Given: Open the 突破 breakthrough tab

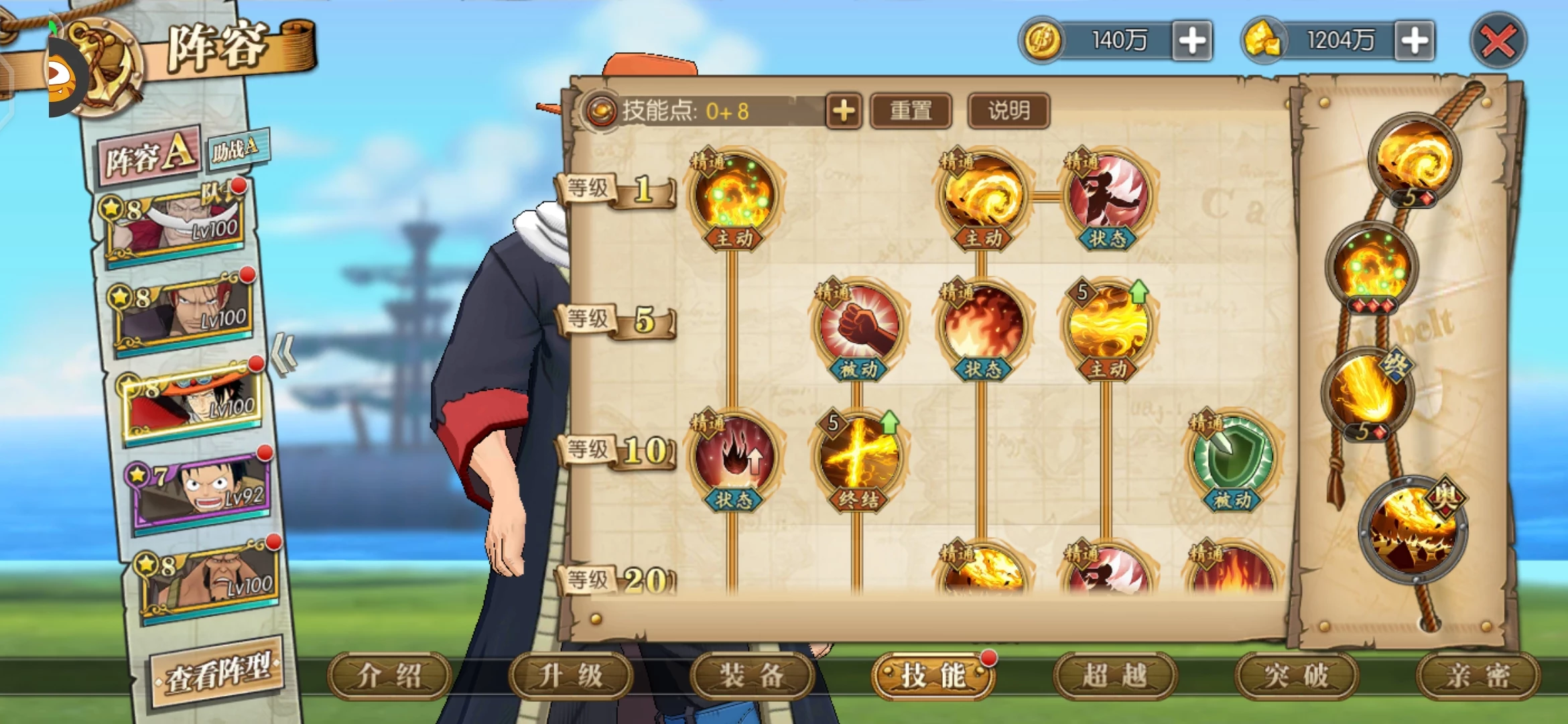Looking at the screenshot, I should tap(1297, 676).
